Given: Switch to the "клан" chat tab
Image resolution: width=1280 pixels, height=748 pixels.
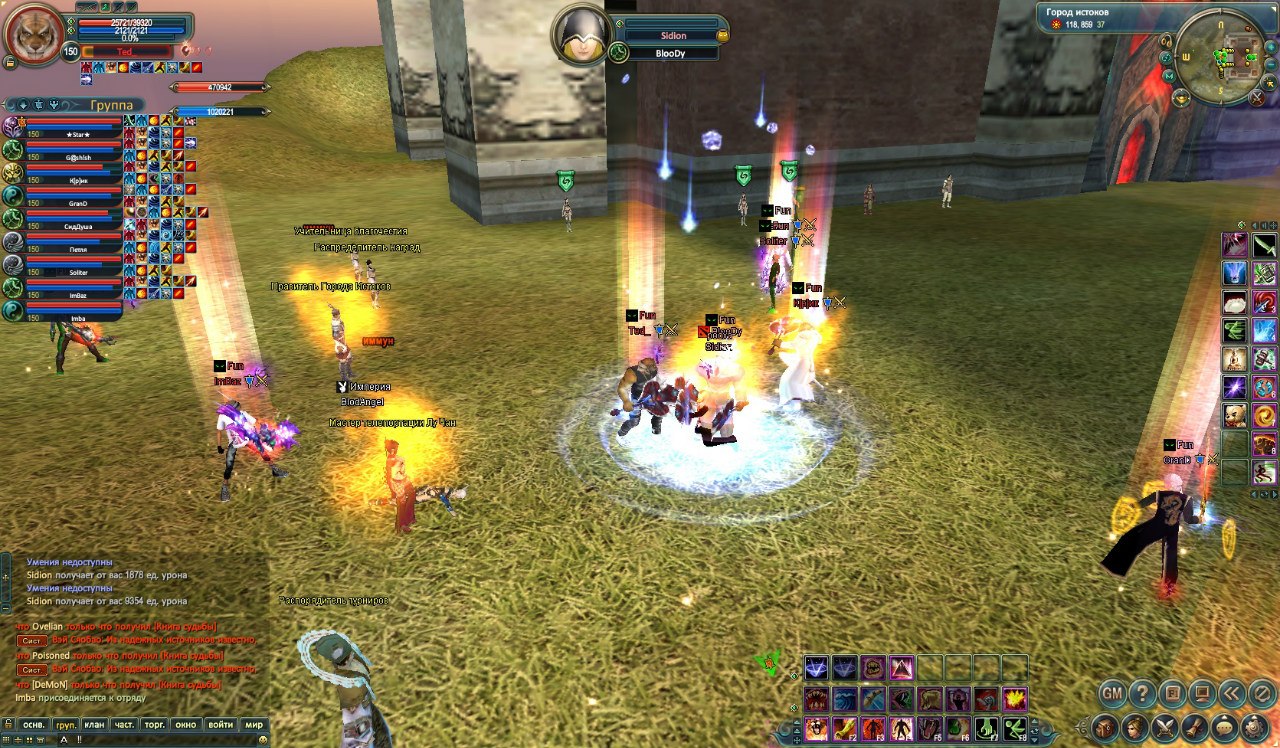Looking at the screenshot, I should tap(94, 724).
